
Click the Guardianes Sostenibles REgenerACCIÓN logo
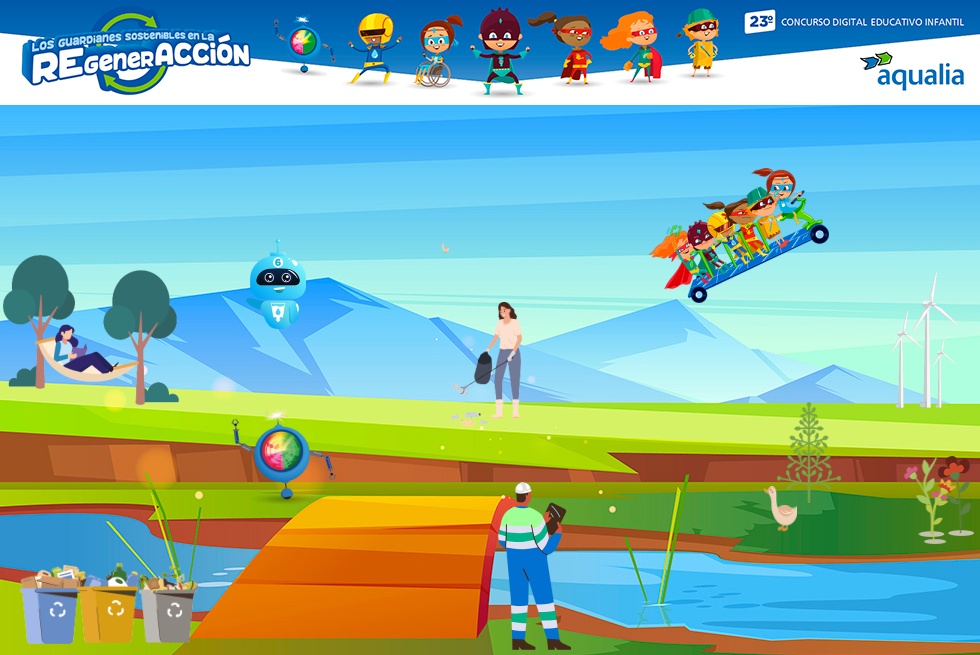pos(137,56)
